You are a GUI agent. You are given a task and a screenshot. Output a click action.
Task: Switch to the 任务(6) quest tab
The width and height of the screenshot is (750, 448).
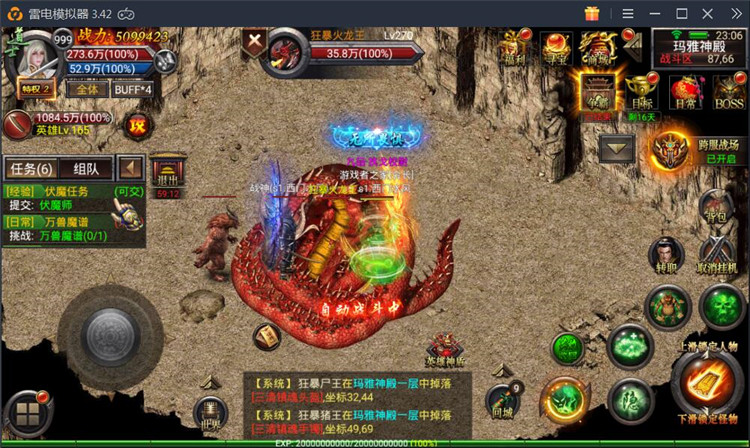coord(31,168)
